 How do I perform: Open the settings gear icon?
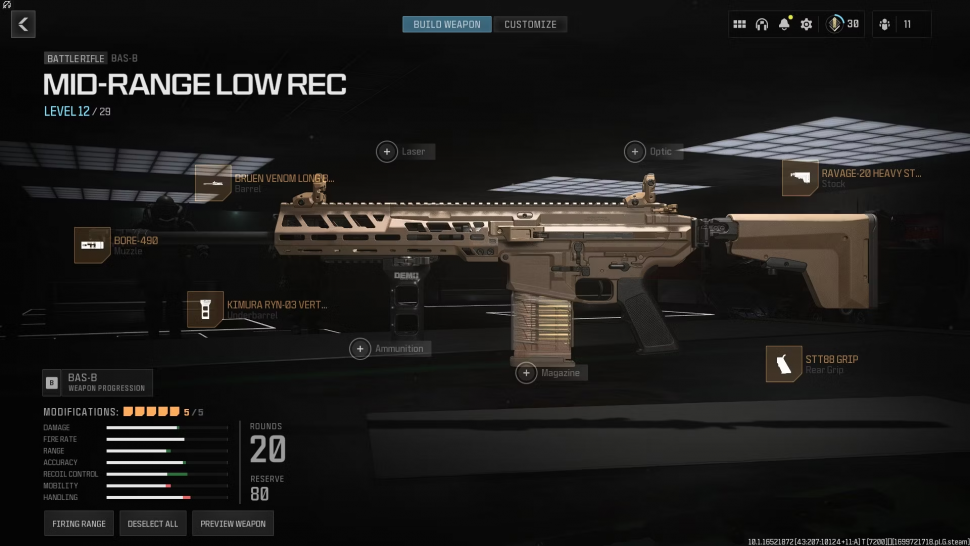point(806,24)
